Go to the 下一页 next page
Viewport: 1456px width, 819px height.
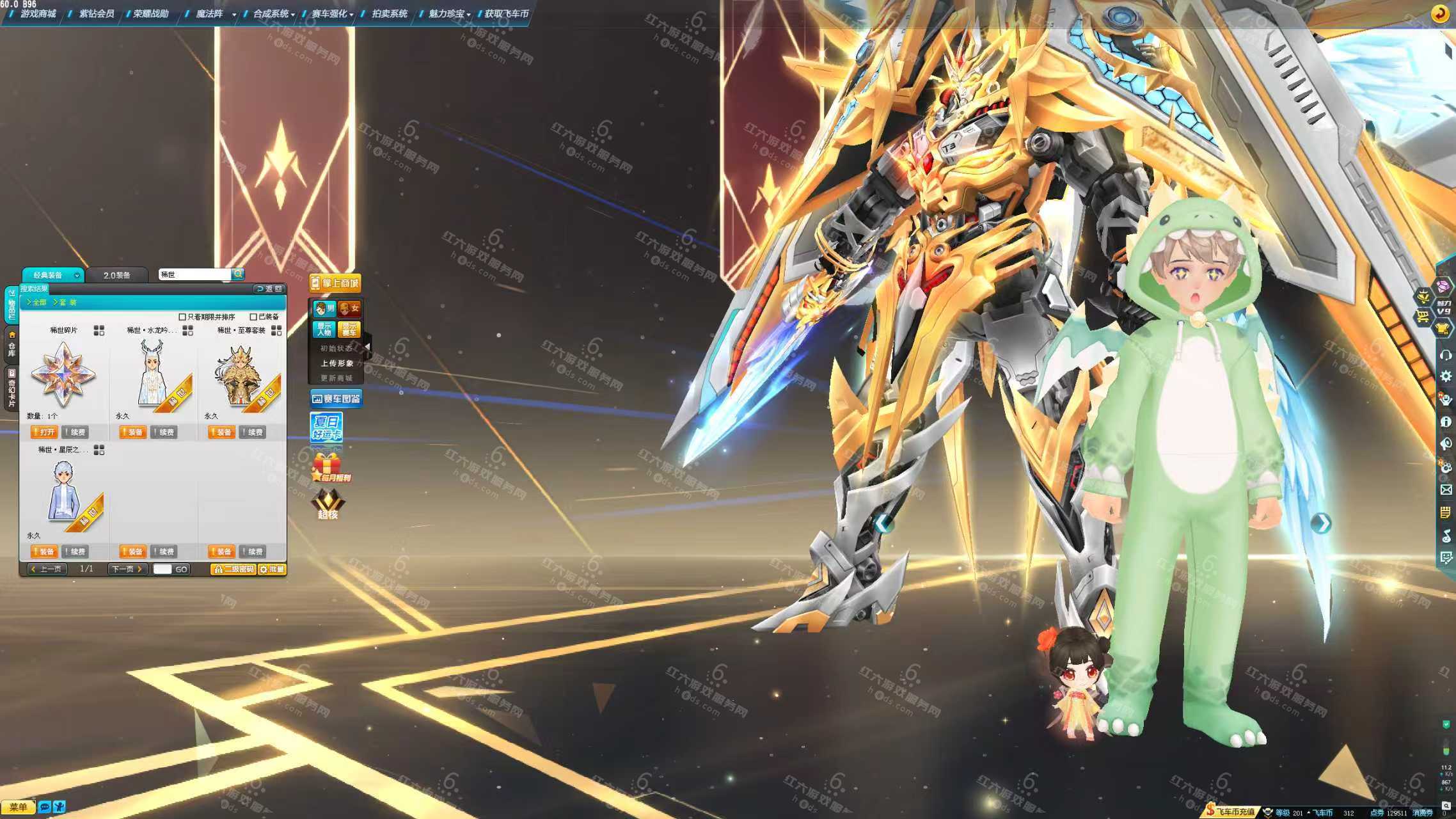[x=127, y=569]
